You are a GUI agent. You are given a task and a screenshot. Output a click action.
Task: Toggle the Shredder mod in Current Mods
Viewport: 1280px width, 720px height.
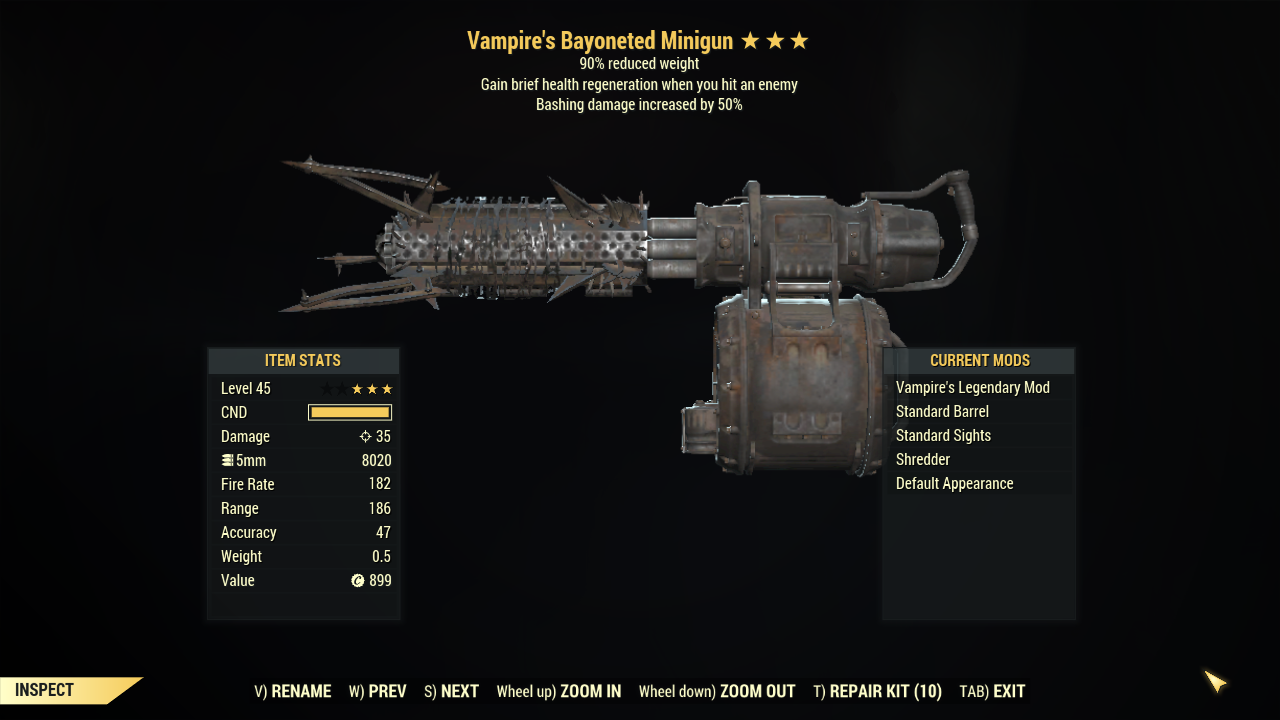(x=922, y=459)
